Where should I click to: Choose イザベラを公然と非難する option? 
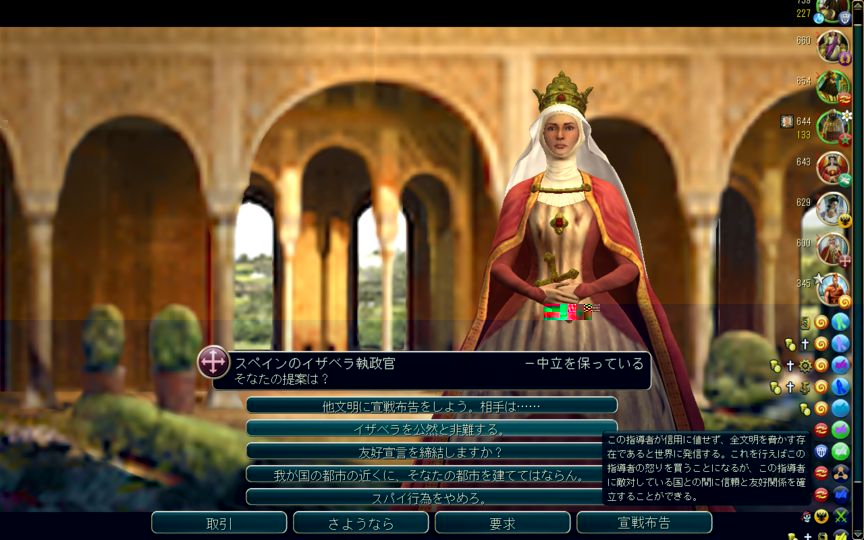pos(431,429)
